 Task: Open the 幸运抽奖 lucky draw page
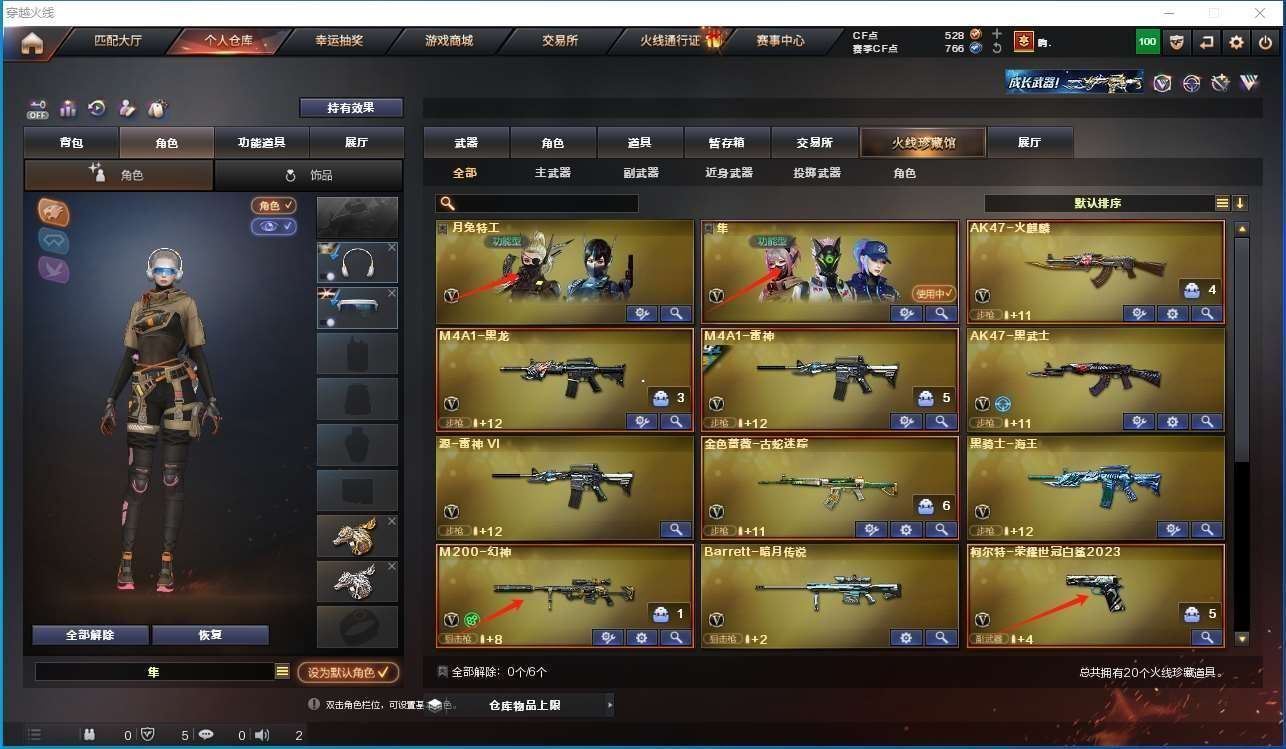pos(339,41)
